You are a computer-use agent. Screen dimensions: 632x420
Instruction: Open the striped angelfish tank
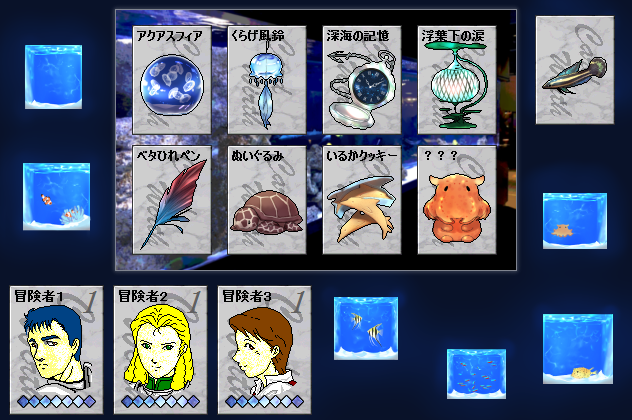[366, 328]
